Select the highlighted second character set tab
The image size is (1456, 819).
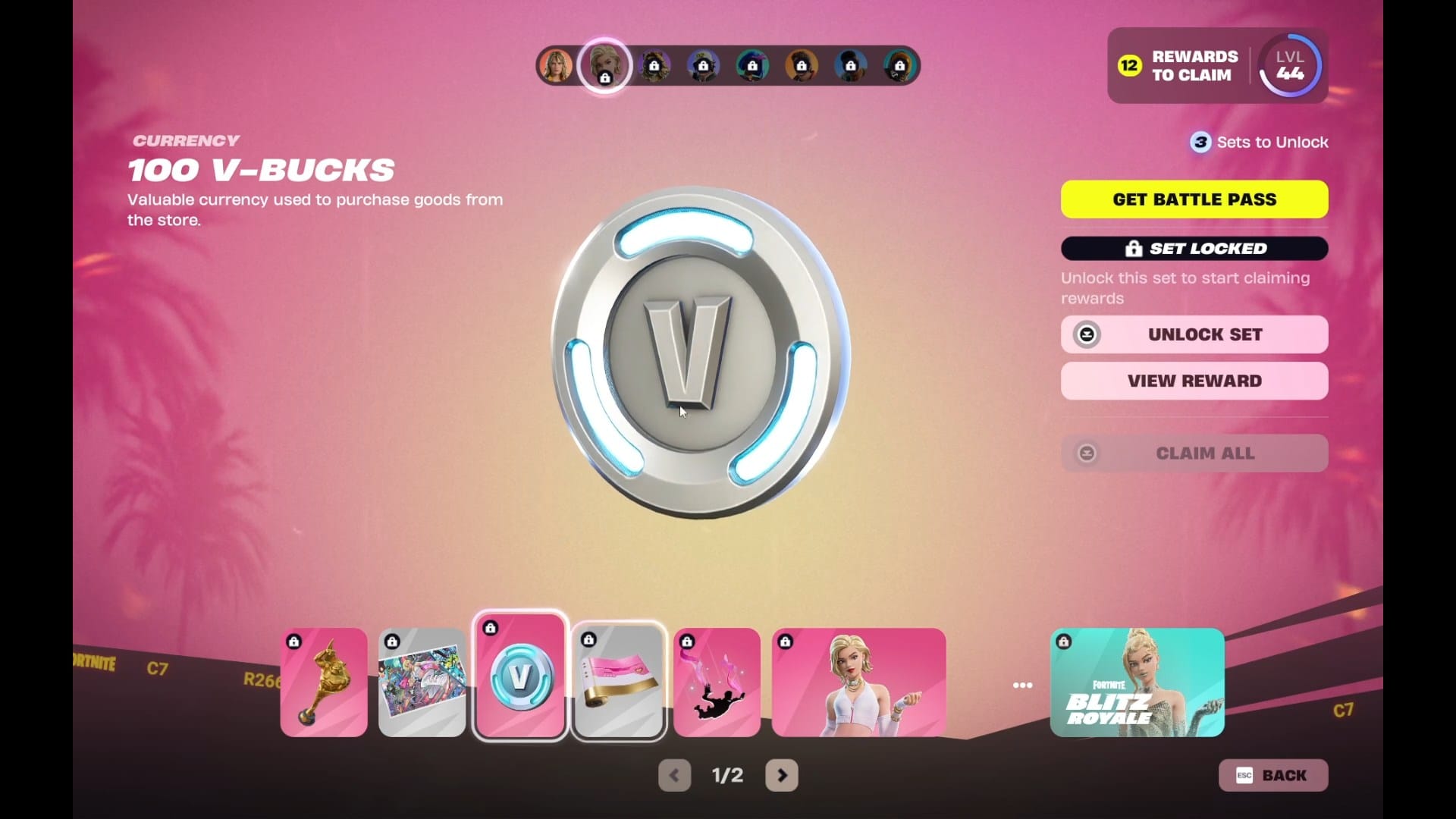pos(604,66)
